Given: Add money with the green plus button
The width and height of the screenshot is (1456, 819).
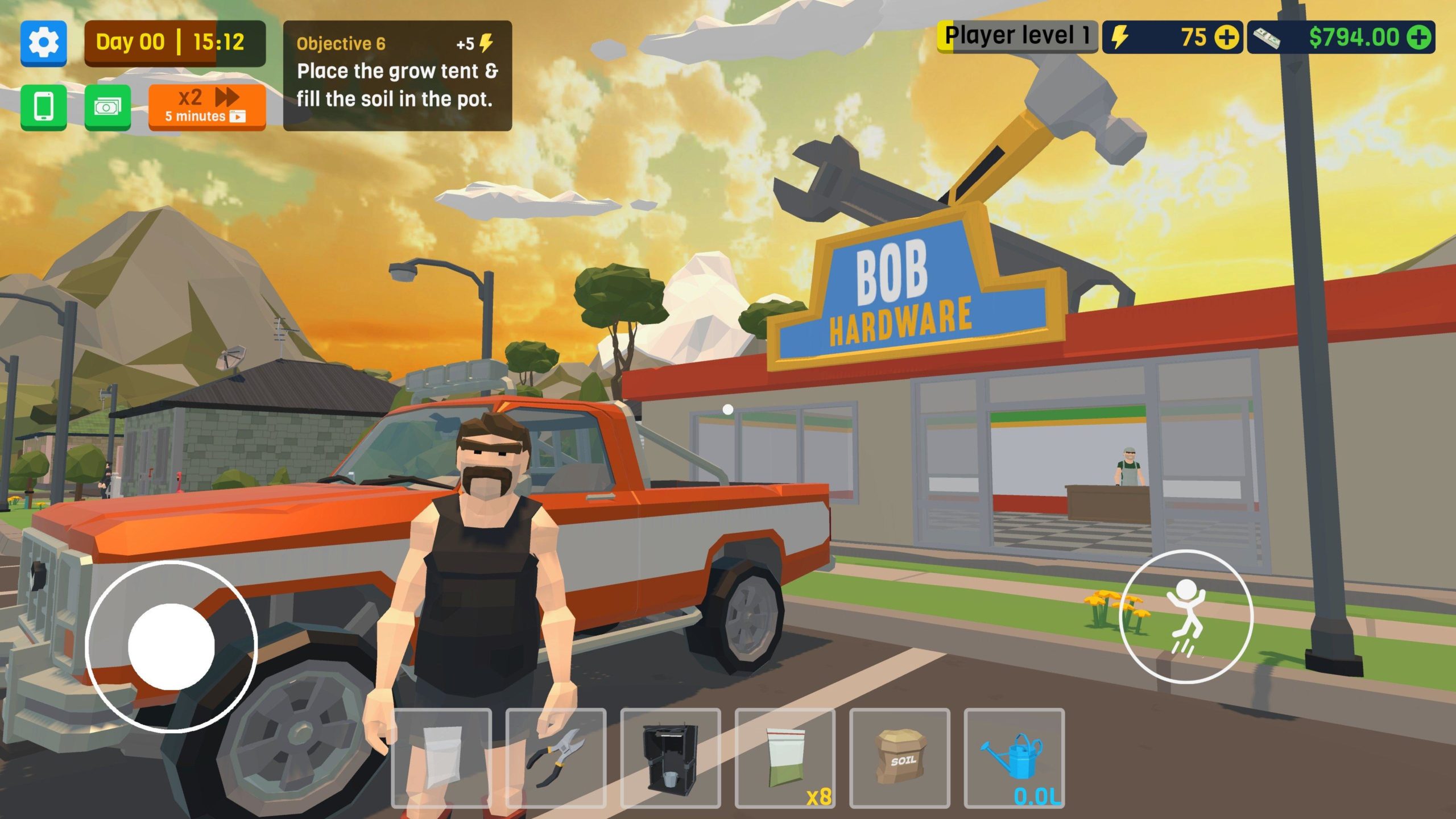Looking at the screenshot, I should (1419, 38).
